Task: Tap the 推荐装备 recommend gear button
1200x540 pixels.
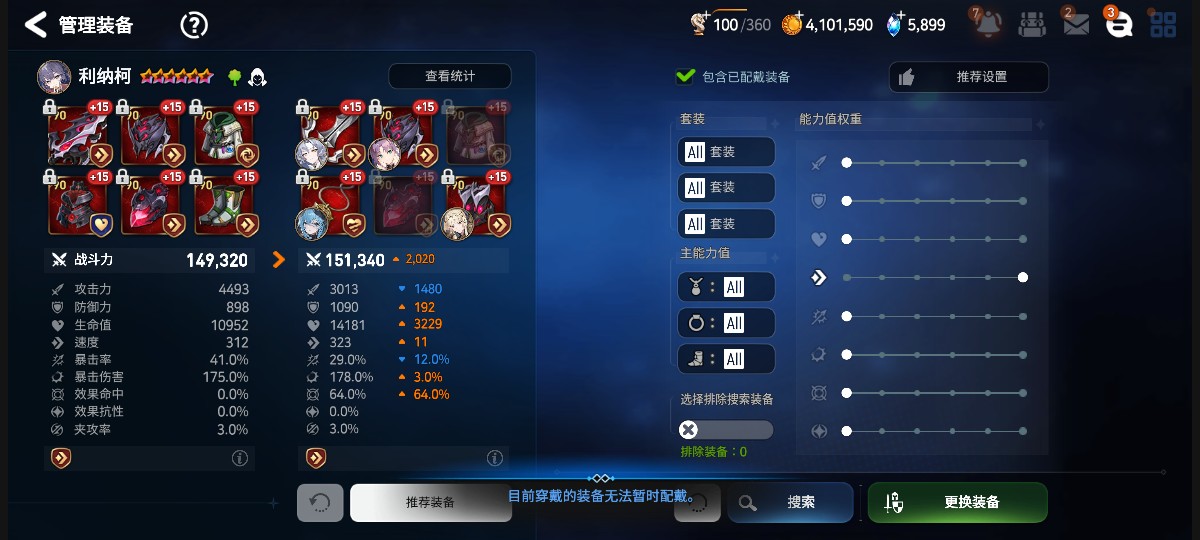Action: click(430, 502)
